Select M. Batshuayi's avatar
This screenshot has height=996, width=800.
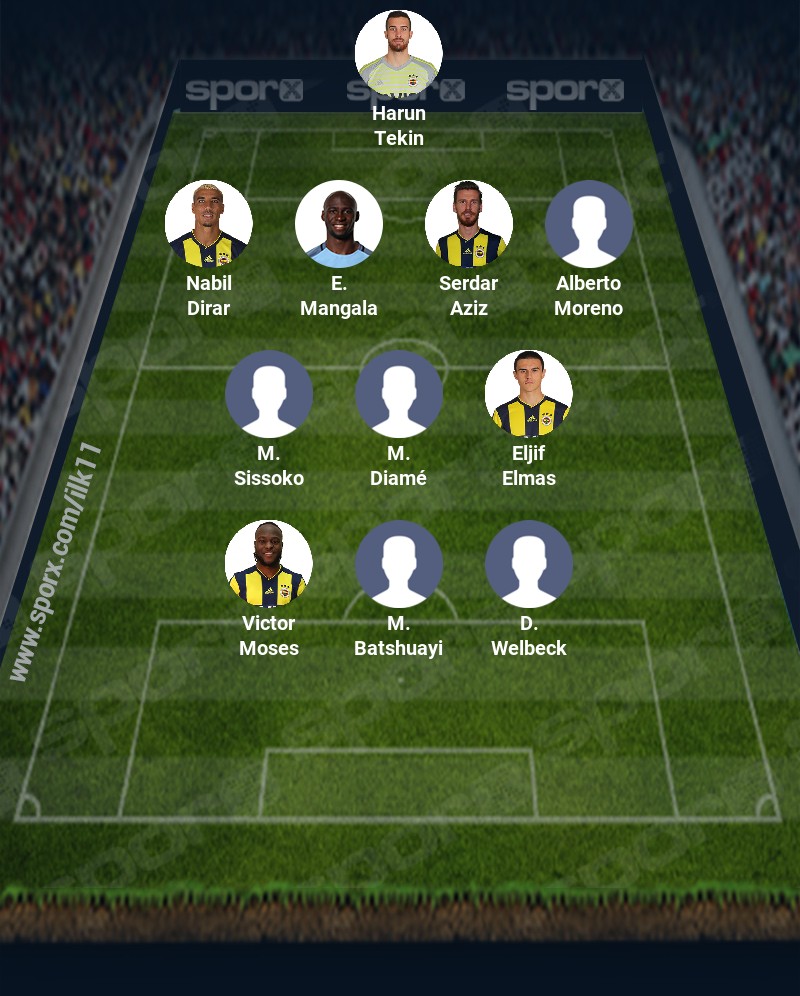399,564
